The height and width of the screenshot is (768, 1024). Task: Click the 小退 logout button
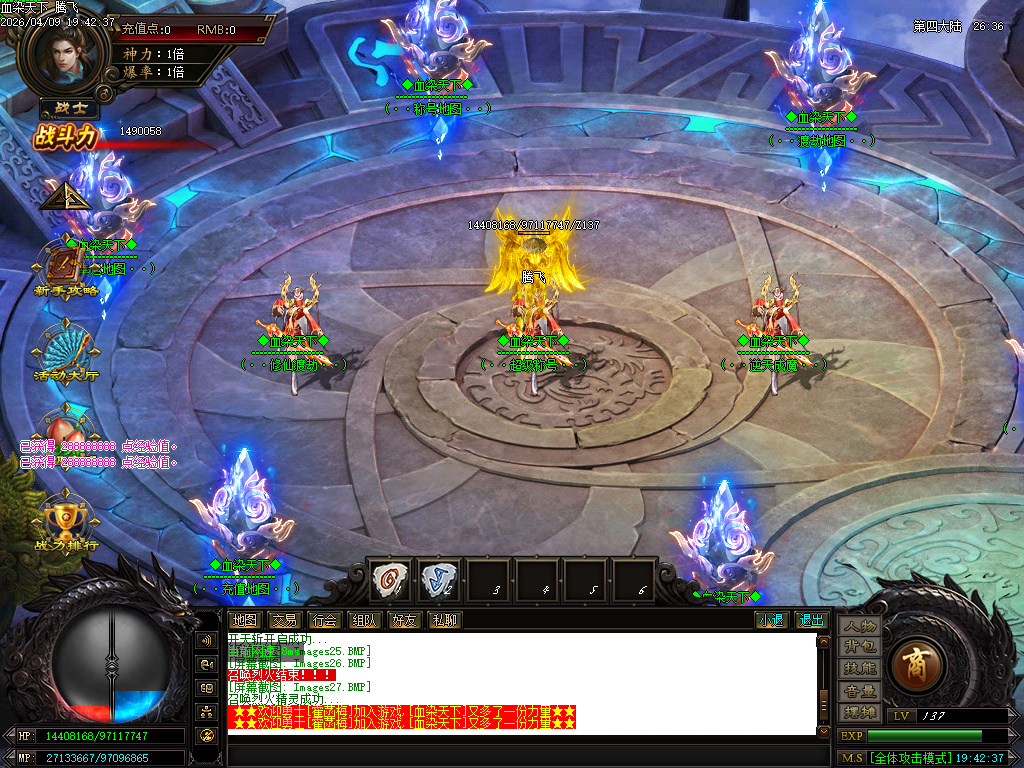(771, 620)
